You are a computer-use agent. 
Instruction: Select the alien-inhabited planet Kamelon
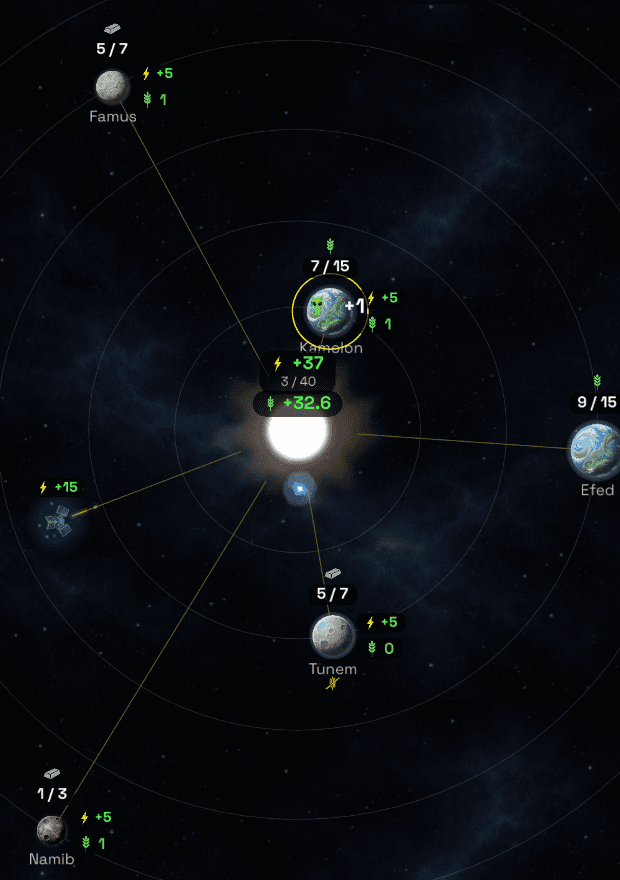click(x=325, y=309)
